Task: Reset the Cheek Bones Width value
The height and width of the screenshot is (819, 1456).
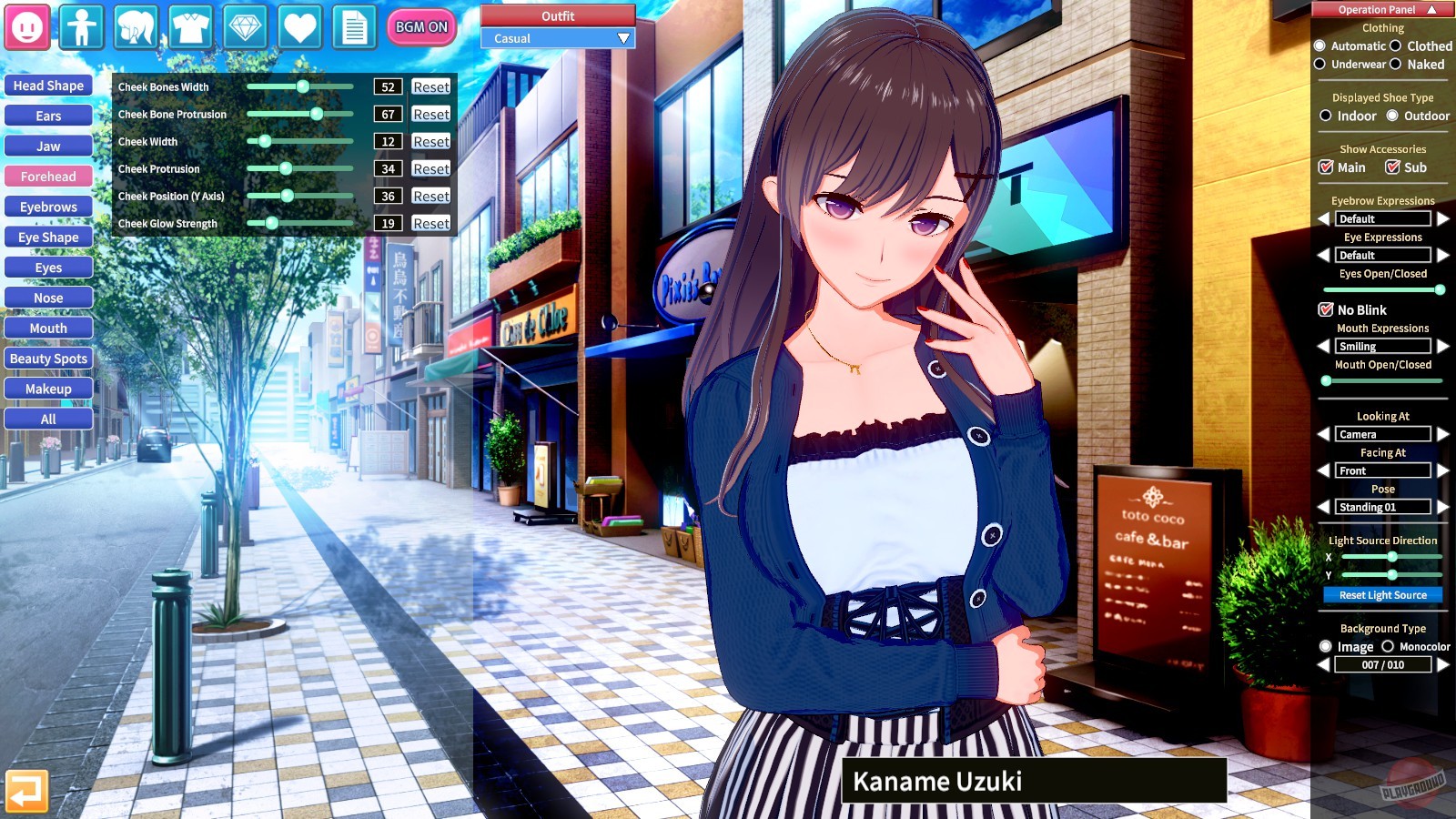Action: coord(430,86)
